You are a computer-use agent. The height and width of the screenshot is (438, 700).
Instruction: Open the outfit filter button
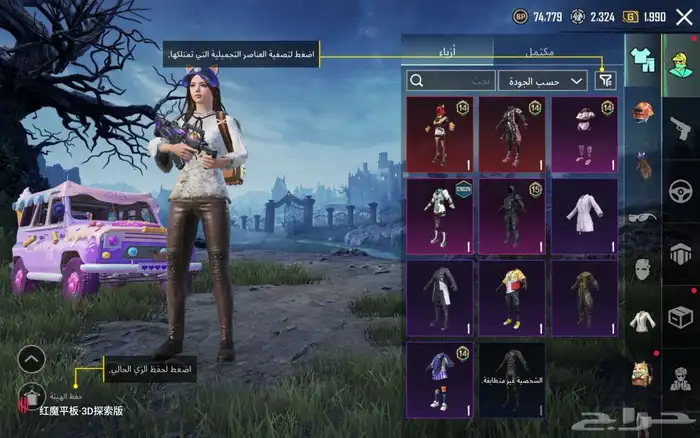pyautogui.click(x=605, y=80)
